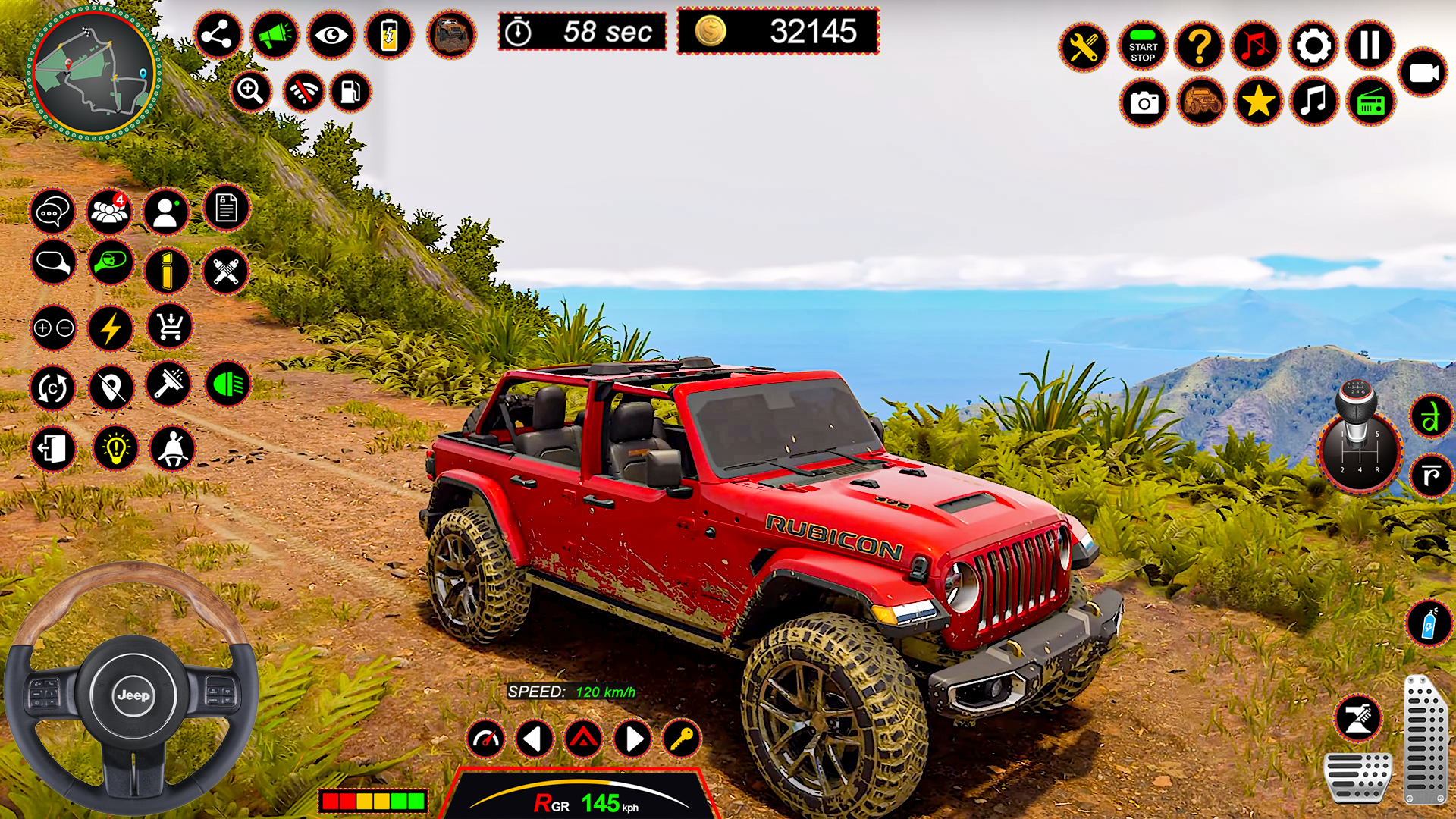The image size is (1456, 819).
Task: Mute the music with the crossed note icon
Action: [1257, 46]
